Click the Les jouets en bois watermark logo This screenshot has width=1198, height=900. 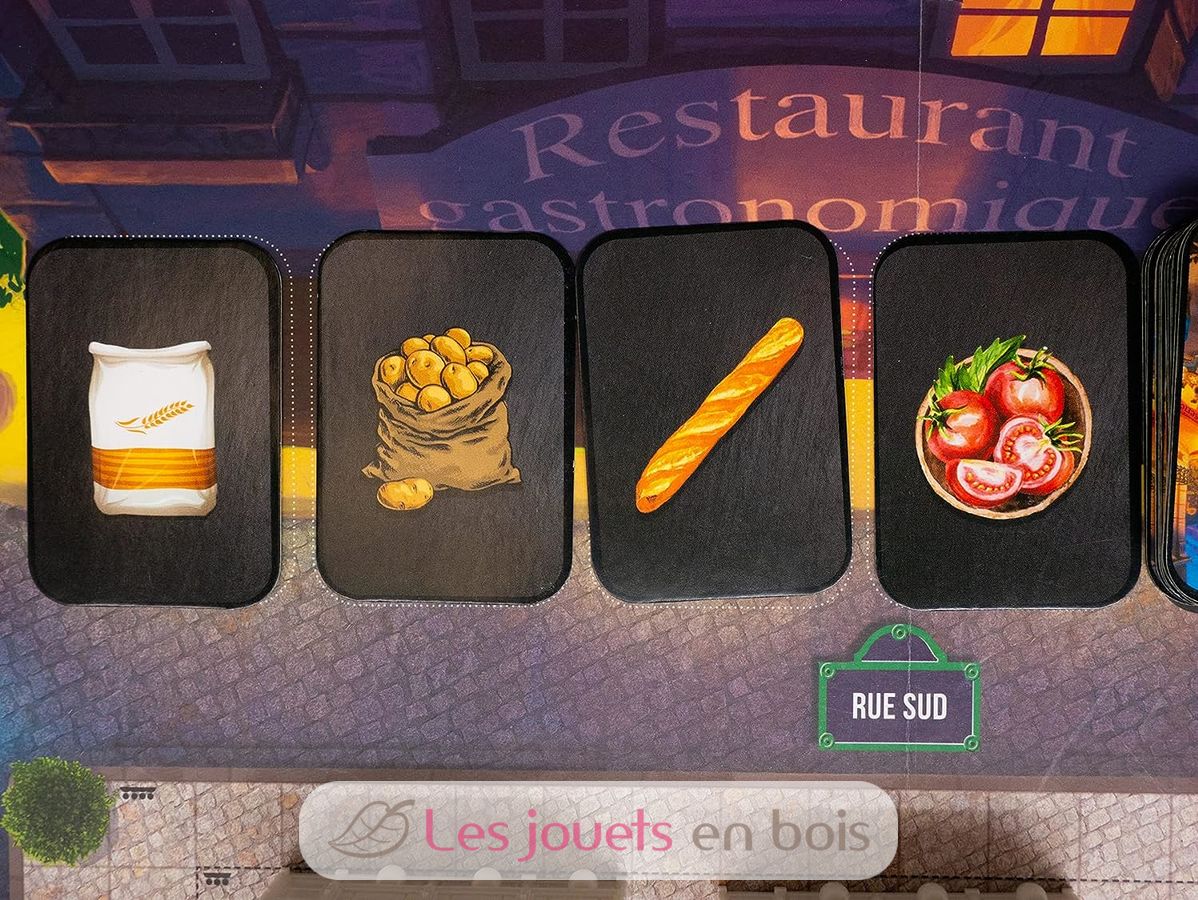[598, 831]
